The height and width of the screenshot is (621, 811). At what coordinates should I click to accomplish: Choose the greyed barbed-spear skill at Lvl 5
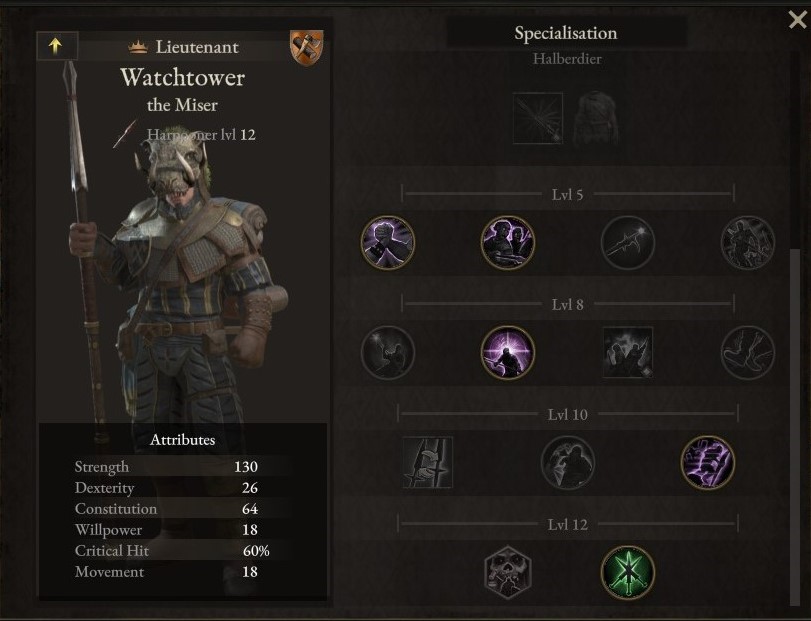pos(628,243)
